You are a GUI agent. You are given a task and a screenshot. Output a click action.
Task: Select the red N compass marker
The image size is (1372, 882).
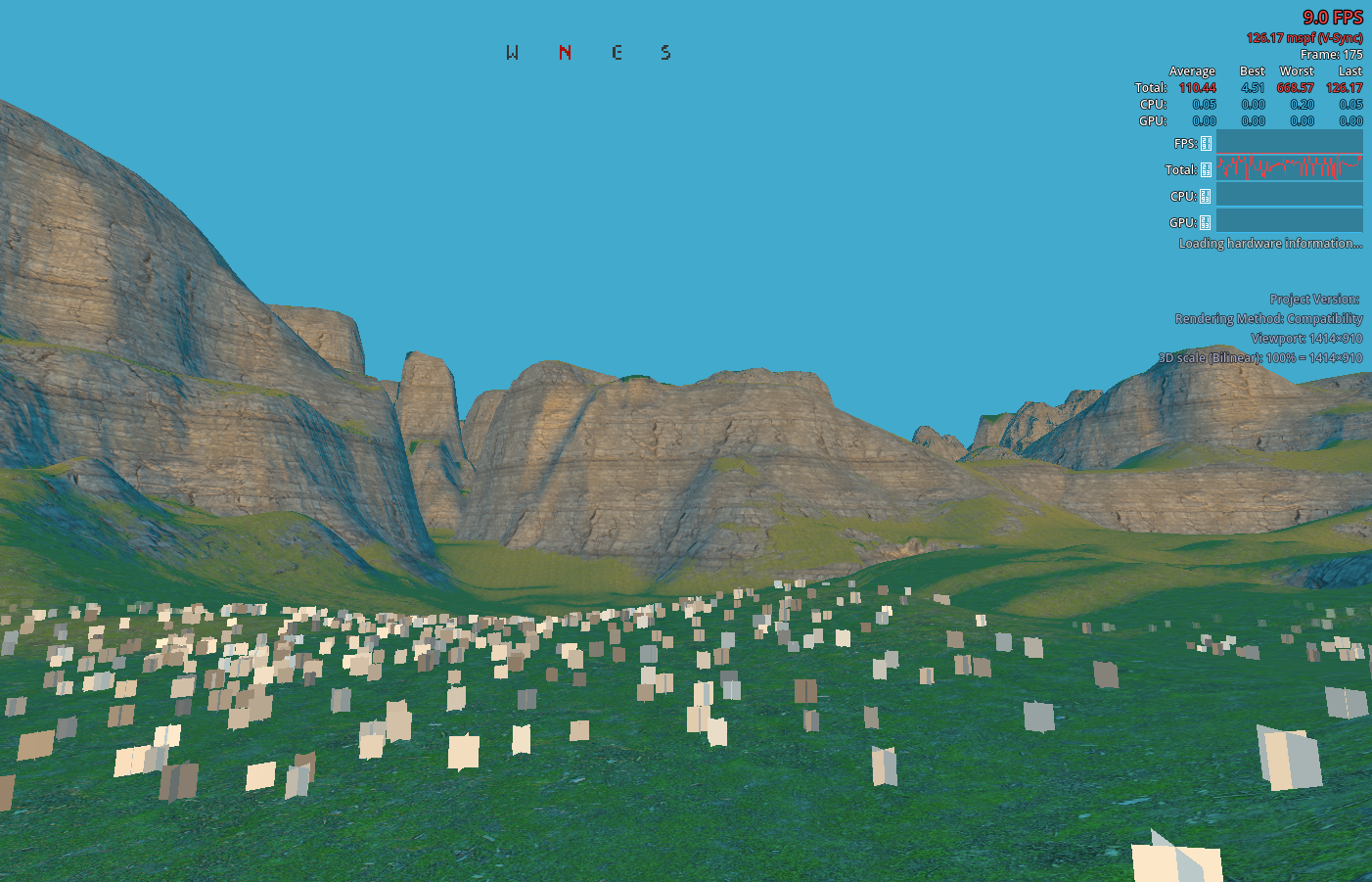click(564, 53)
